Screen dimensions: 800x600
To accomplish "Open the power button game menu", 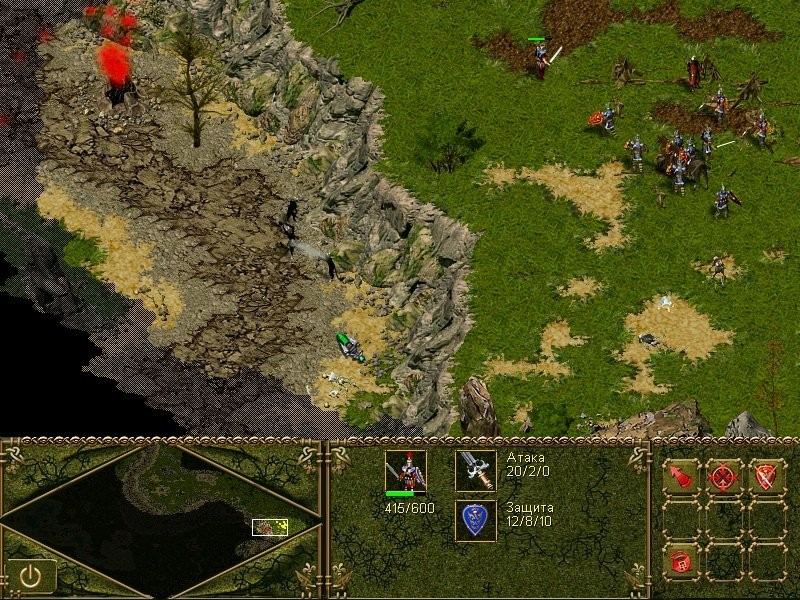I will [x=30, y=575].
